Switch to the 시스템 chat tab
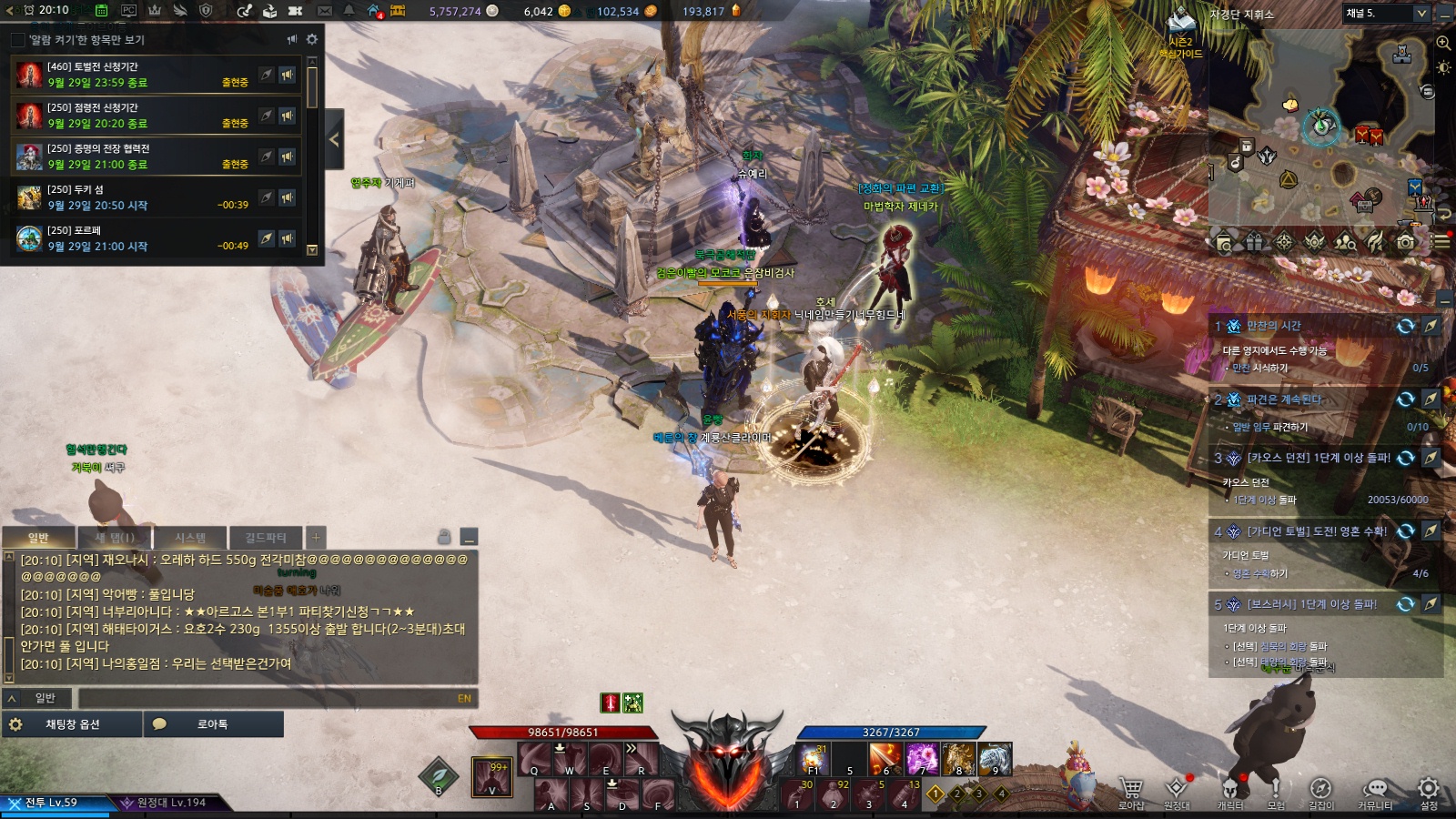The width and height of the screenshot is (1456, 819). (190, 538)
